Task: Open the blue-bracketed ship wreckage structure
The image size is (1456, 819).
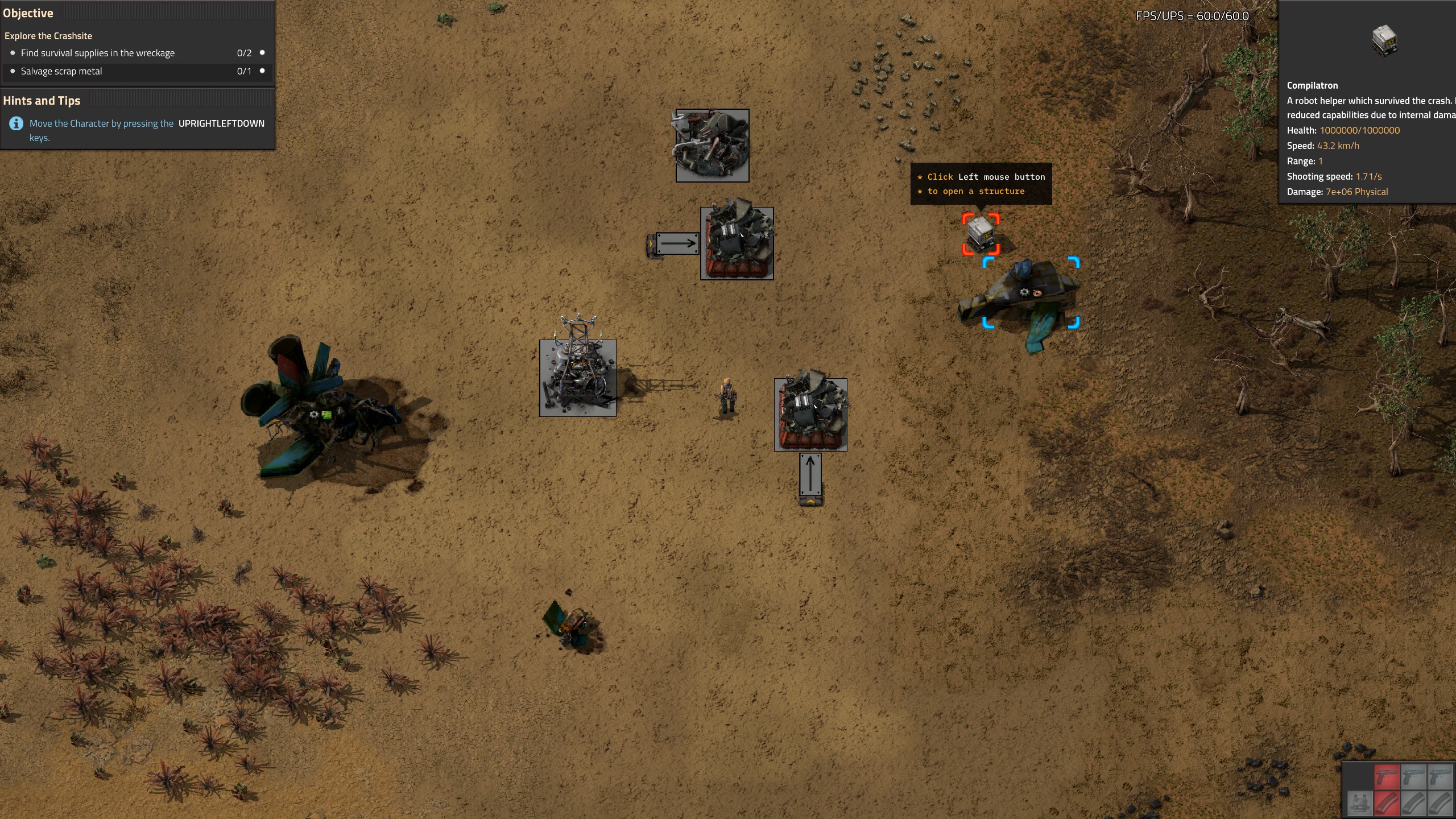Action: point(1031,293)
